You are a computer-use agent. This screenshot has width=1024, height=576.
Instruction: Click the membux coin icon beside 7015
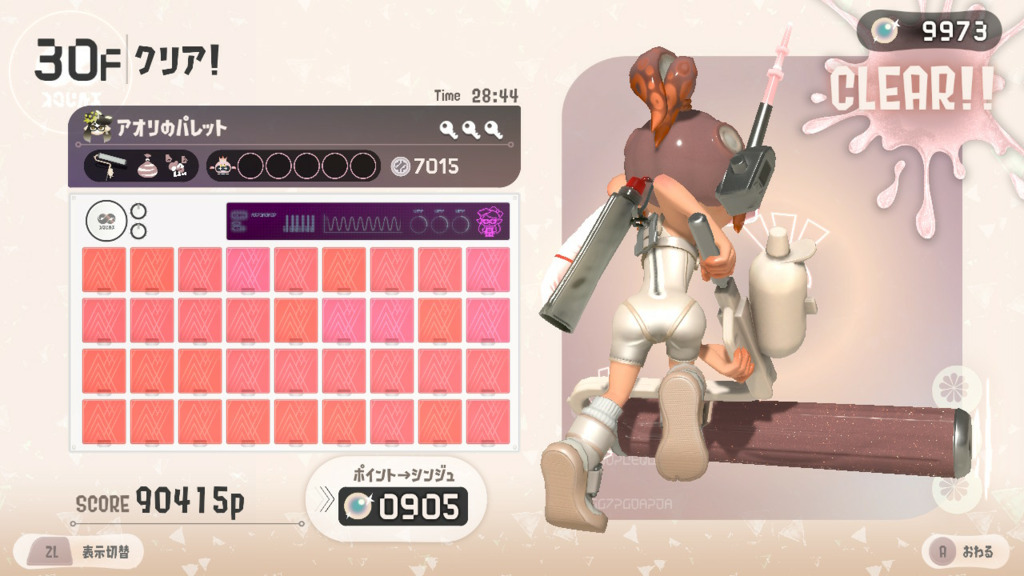399,166
